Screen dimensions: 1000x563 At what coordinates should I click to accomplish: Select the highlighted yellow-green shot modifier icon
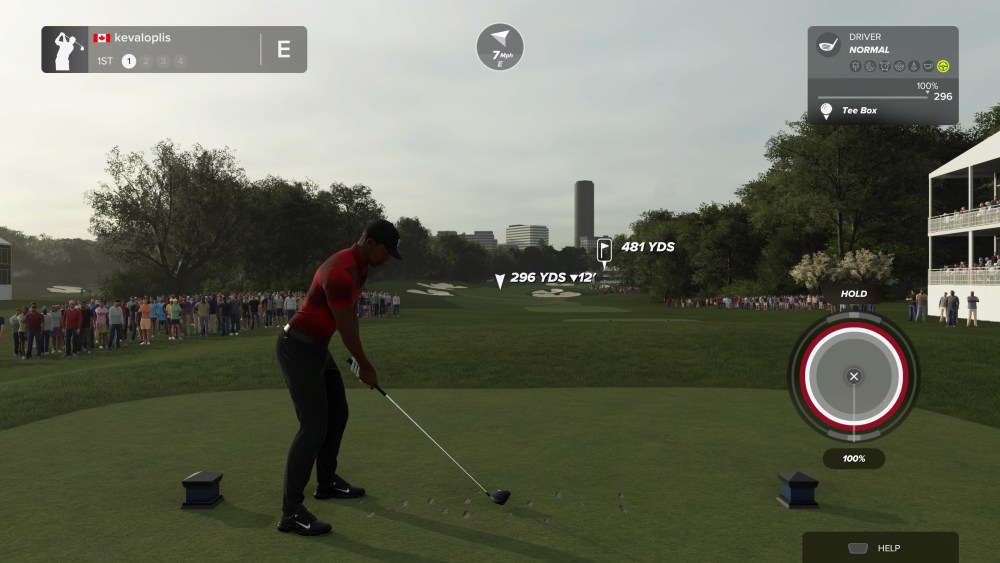pos(943,67)
